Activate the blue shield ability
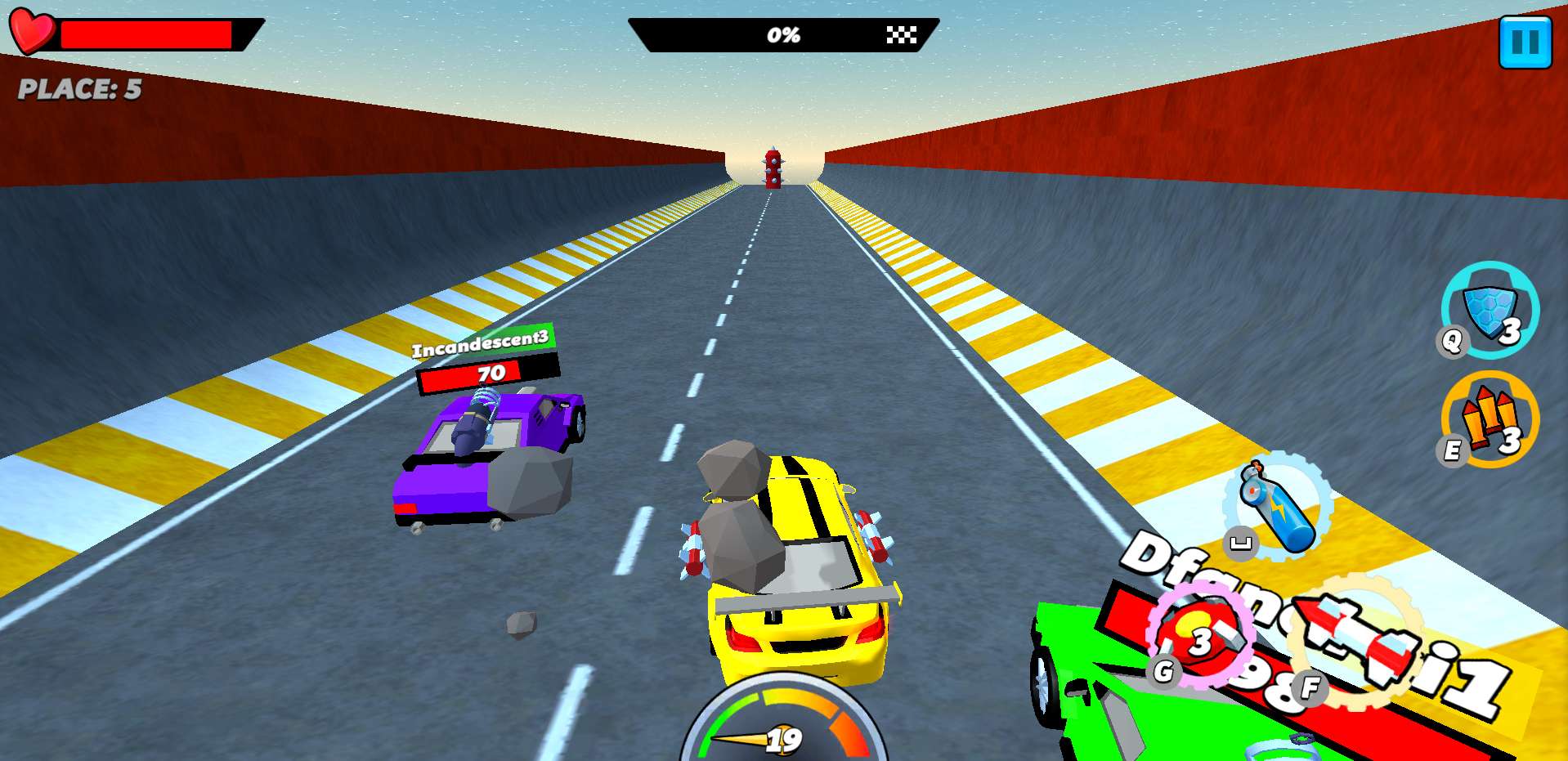Image resolution: width=1568 pixels, height=761 pixels. (x=1490, y=311)
